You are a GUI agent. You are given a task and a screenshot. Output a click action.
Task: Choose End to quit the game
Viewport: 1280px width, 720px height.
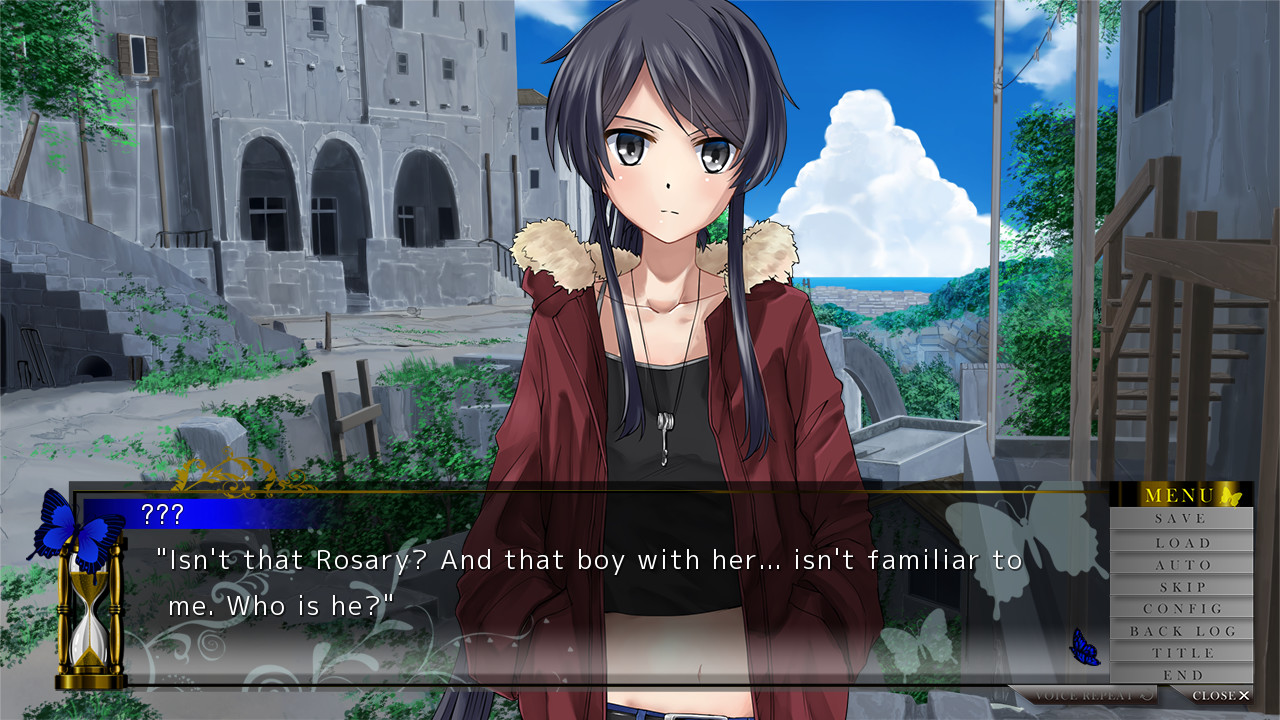pos(1181,675)
